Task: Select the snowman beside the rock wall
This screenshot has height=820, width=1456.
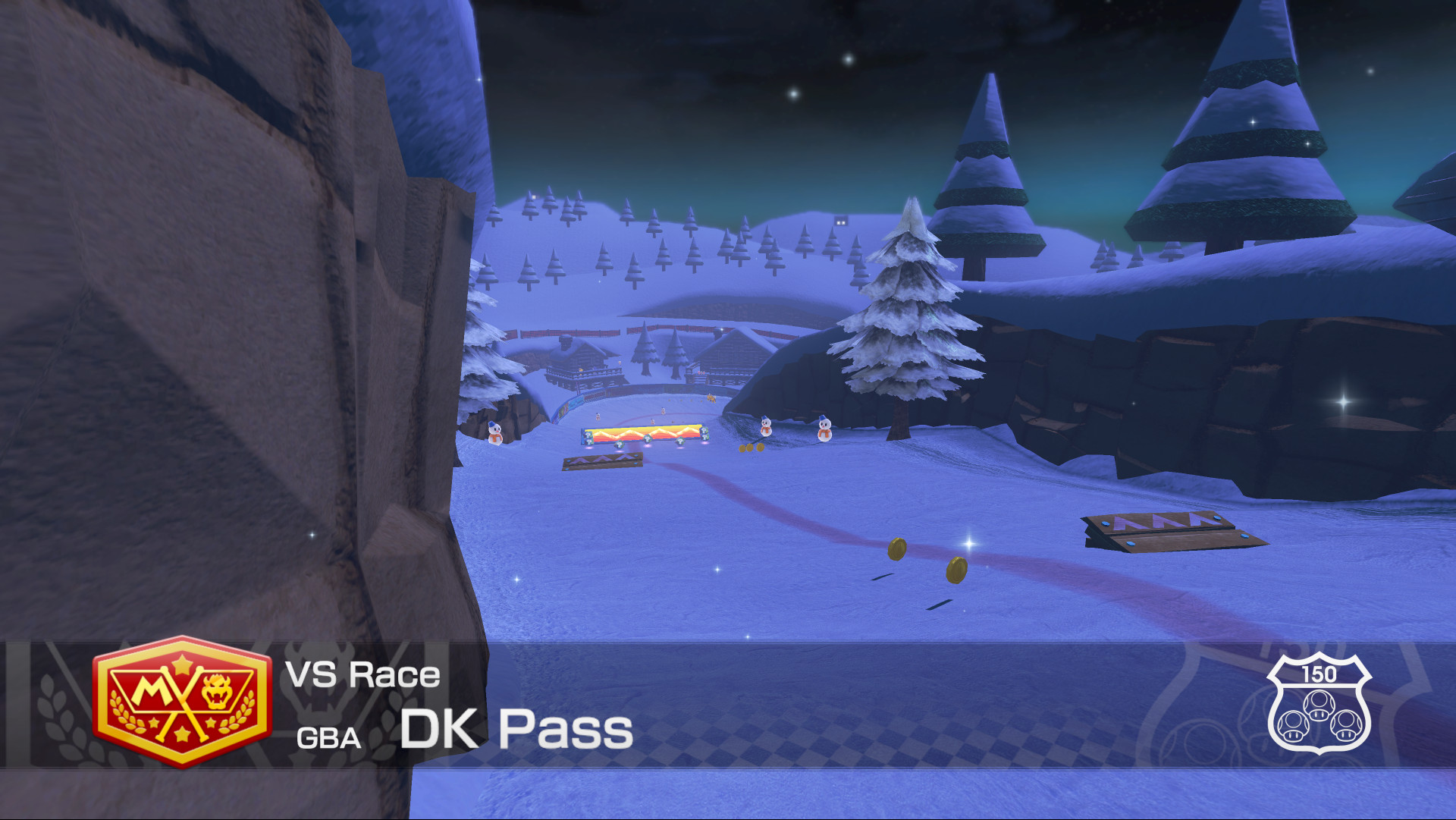Action: pyautogui.click(x=495, y=434)
